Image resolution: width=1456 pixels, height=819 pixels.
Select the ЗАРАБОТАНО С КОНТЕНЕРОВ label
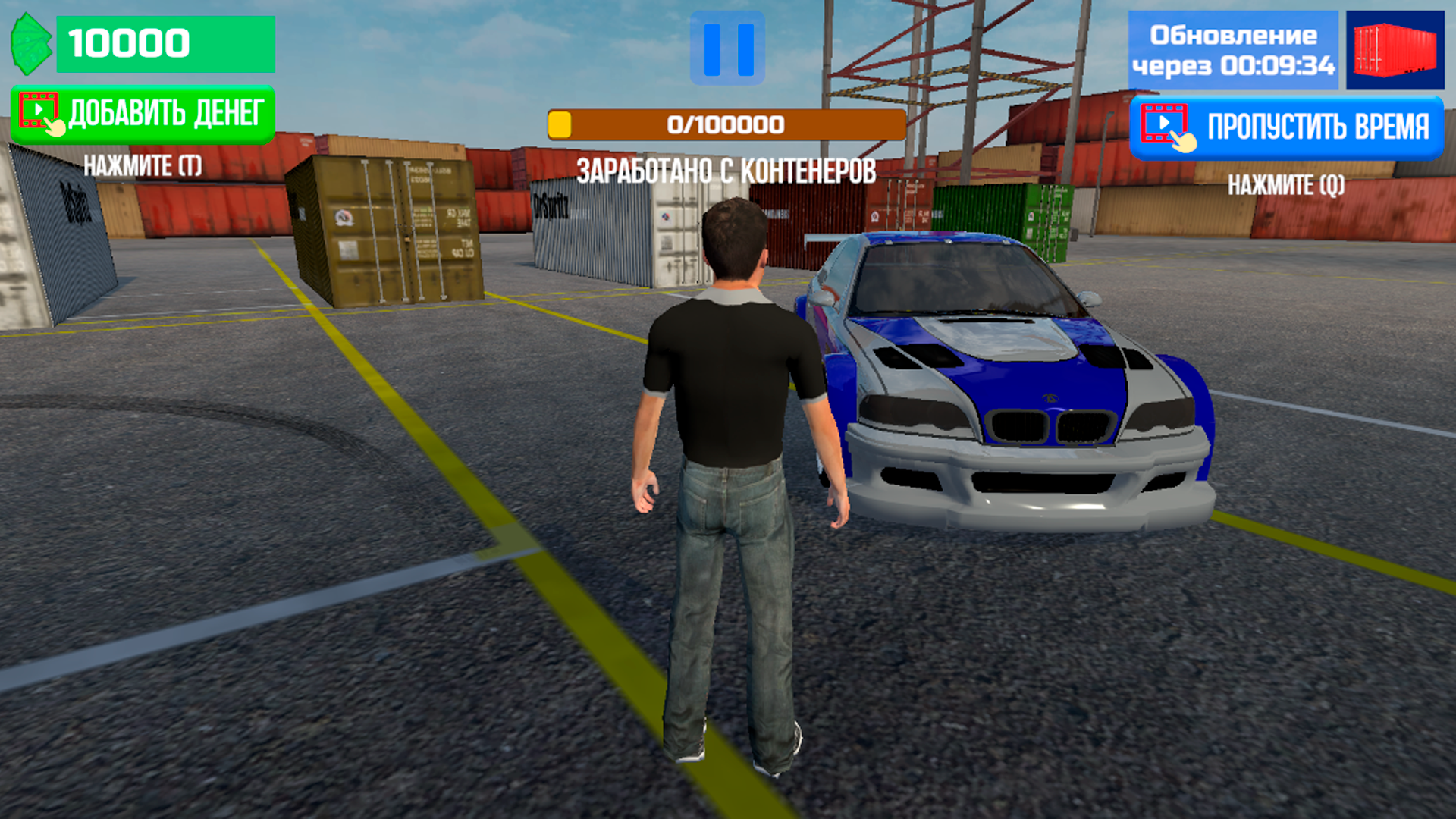click(726, 171)
